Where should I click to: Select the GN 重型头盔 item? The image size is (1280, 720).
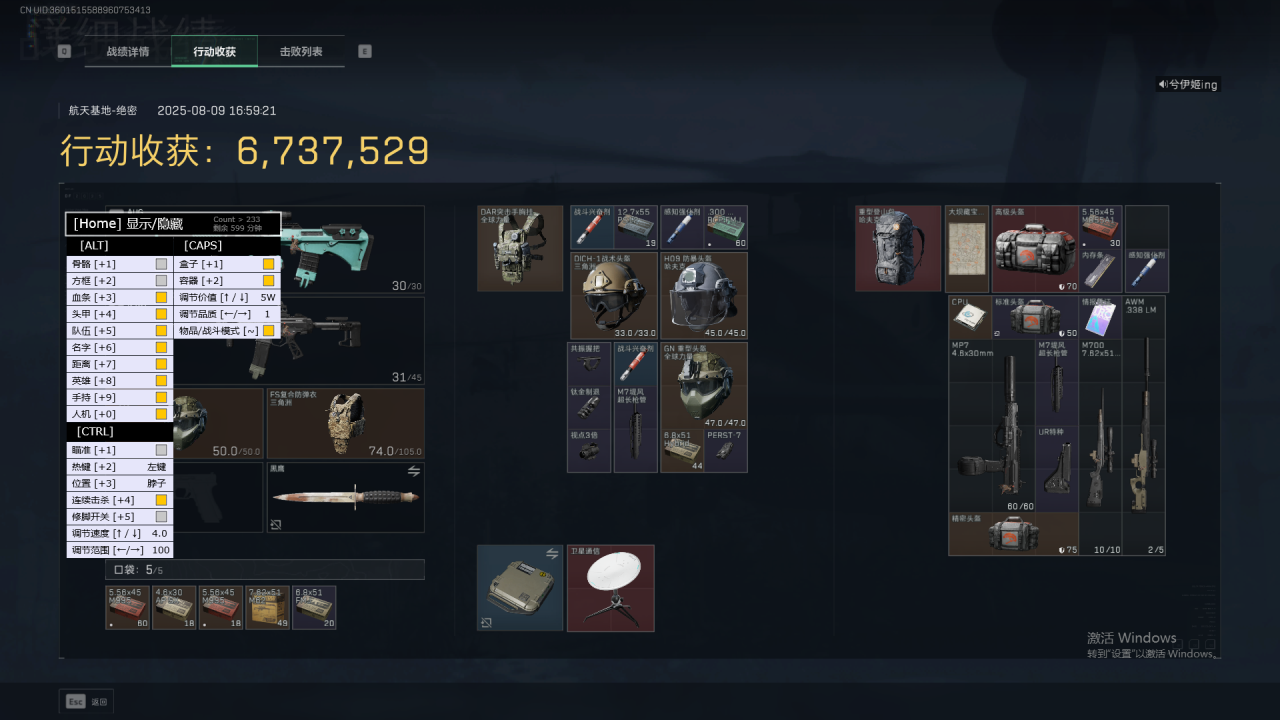click(x=703, y=385)
